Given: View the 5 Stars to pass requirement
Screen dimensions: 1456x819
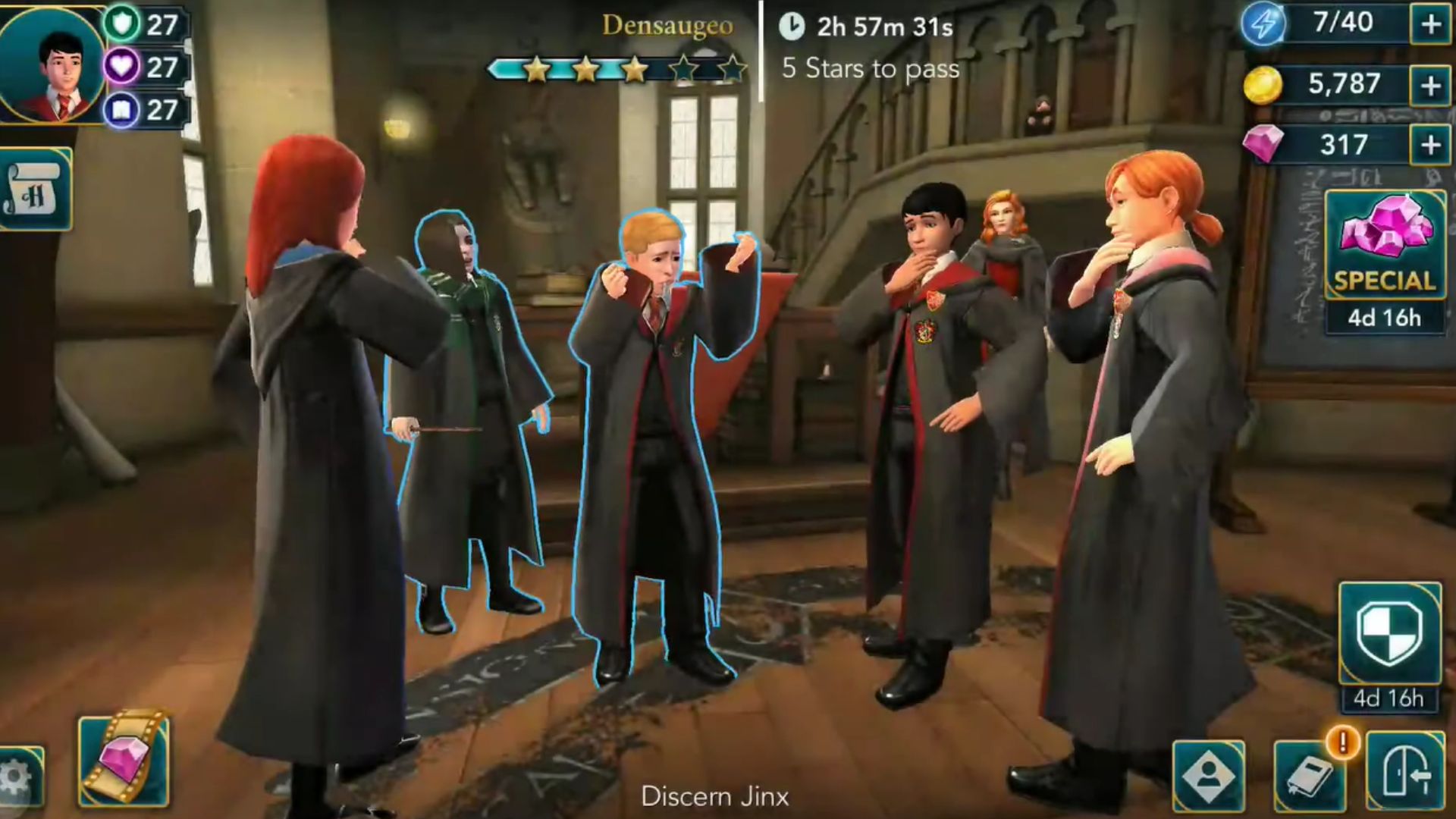Looking at the screenshot, I should (x=869, y=70).
